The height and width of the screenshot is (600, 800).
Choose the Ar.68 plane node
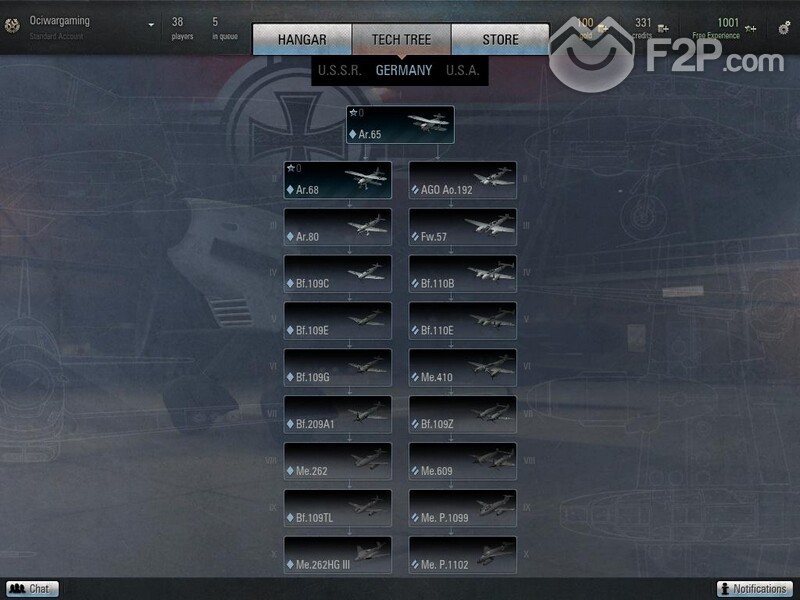click(338, 181)
